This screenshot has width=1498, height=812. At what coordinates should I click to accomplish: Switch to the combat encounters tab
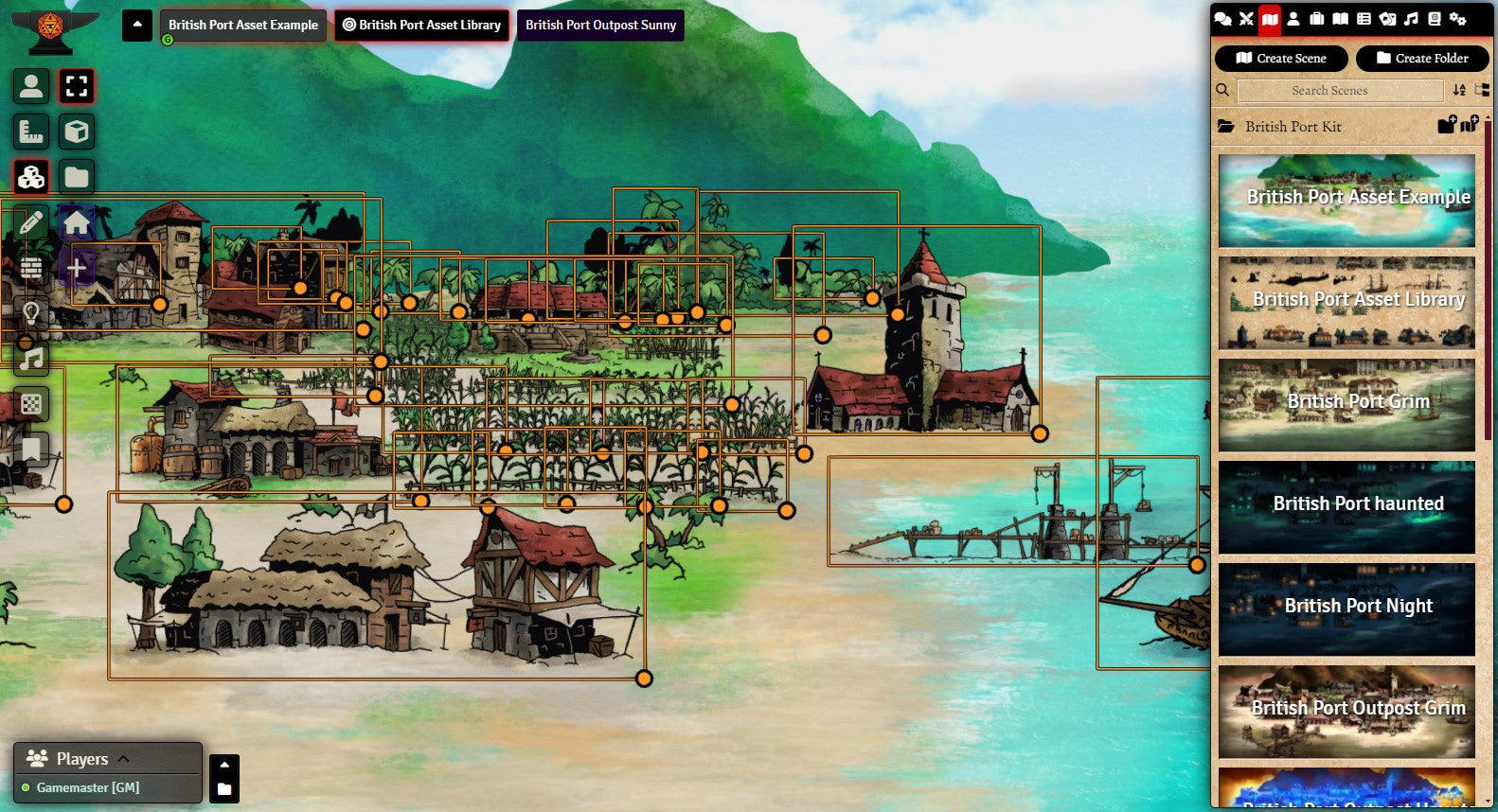pos(1246,19)
